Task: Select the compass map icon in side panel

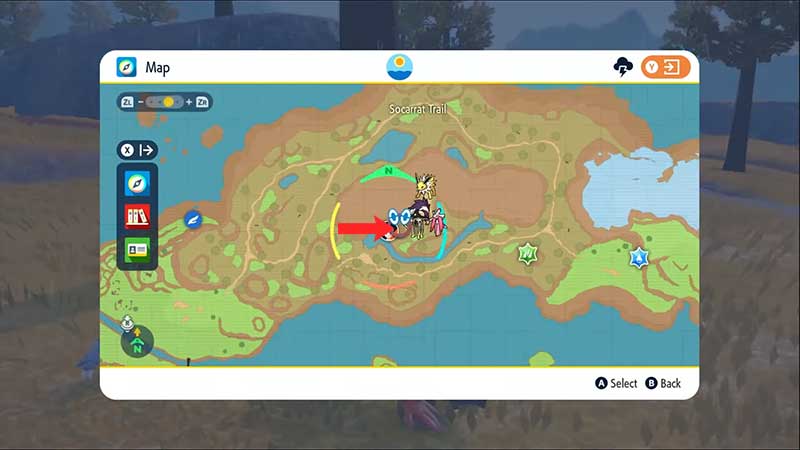Action: [136, 185]
